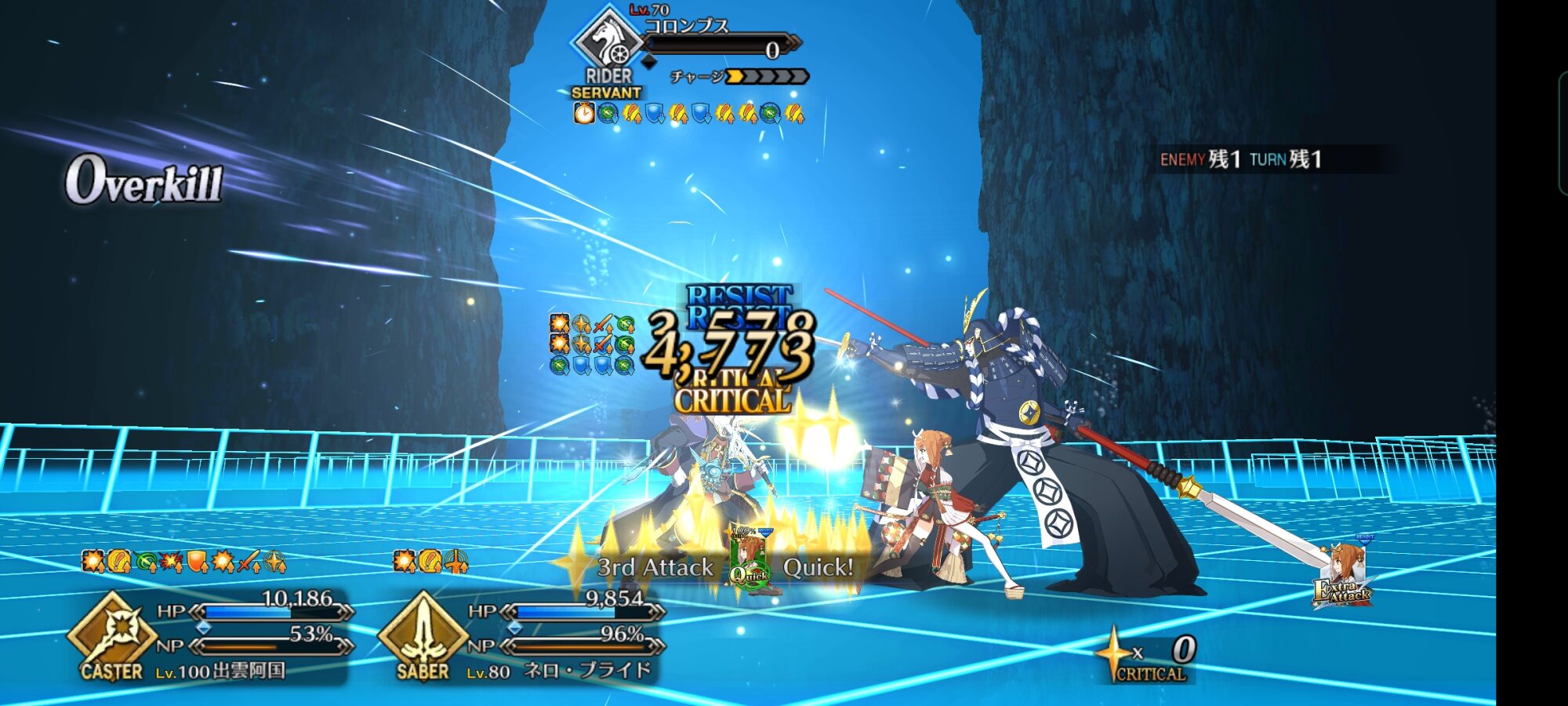Click the enemy's clock status icon
Image resolution: width=1568 pixels, height=706 pixels.
point(584,114)
